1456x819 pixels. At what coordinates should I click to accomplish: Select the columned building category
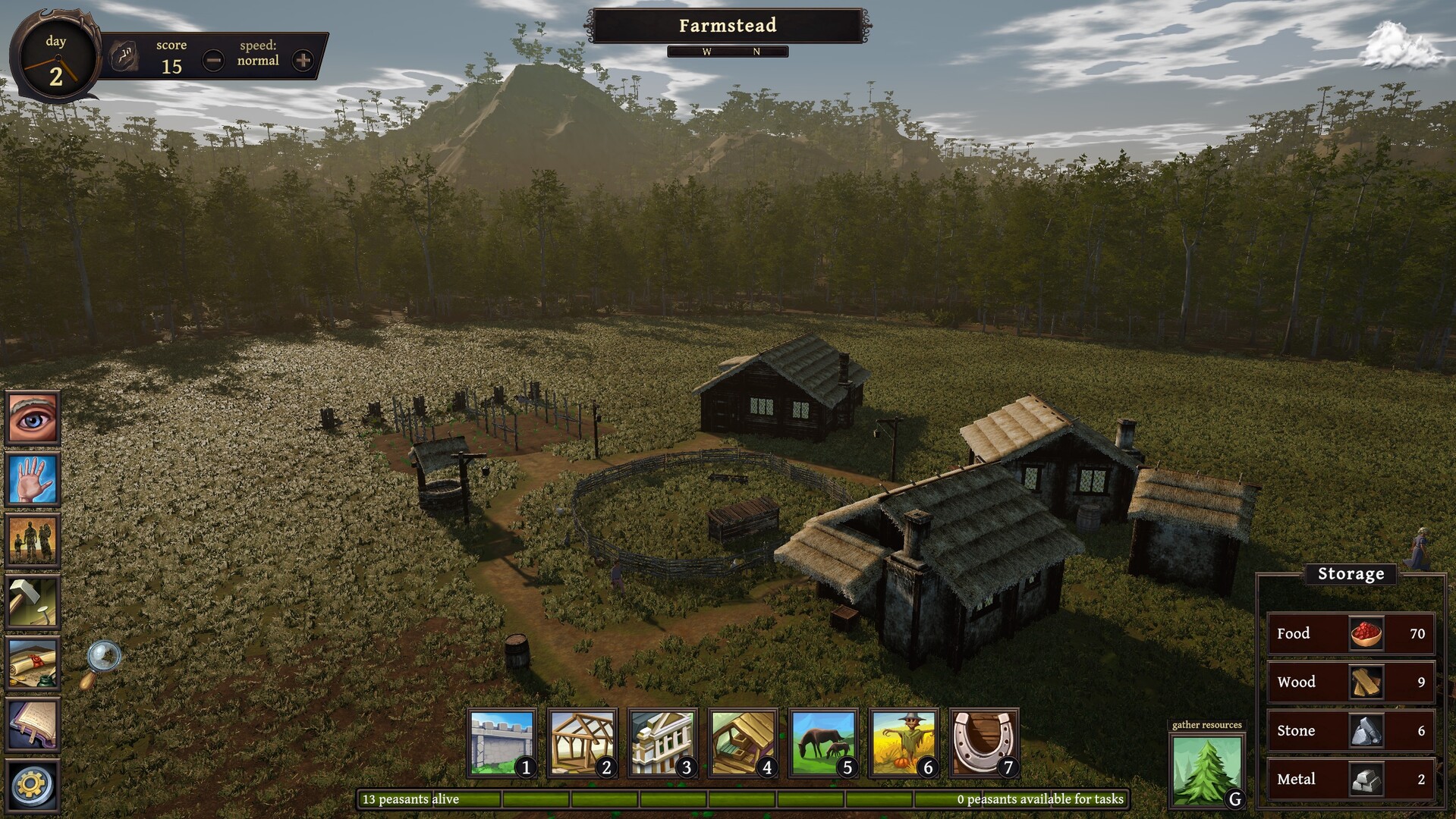click(x=662, y=743)
